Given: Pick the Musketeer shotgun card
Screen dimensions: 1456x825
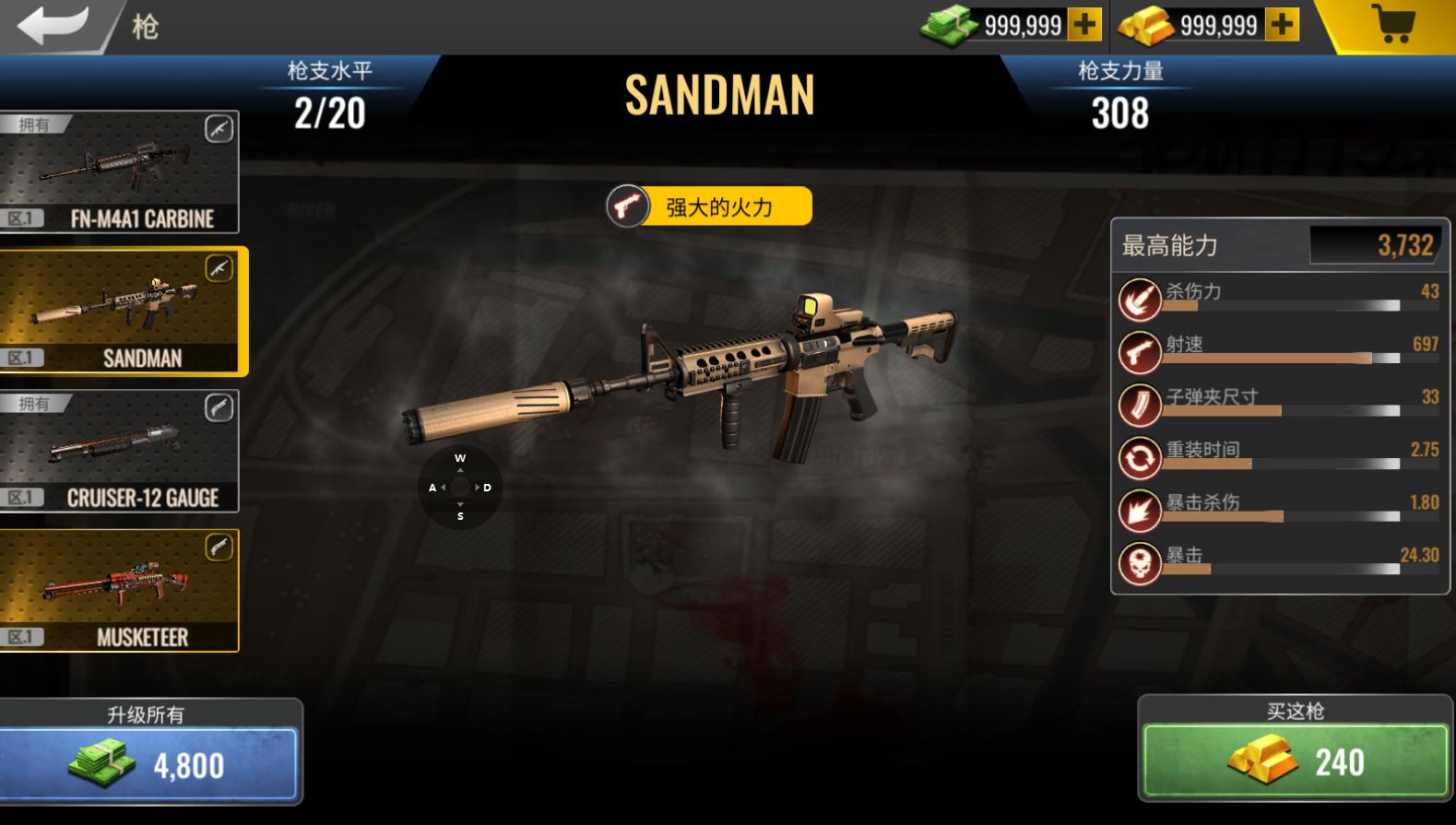Looking at the screenshot, I should point(120,591).
